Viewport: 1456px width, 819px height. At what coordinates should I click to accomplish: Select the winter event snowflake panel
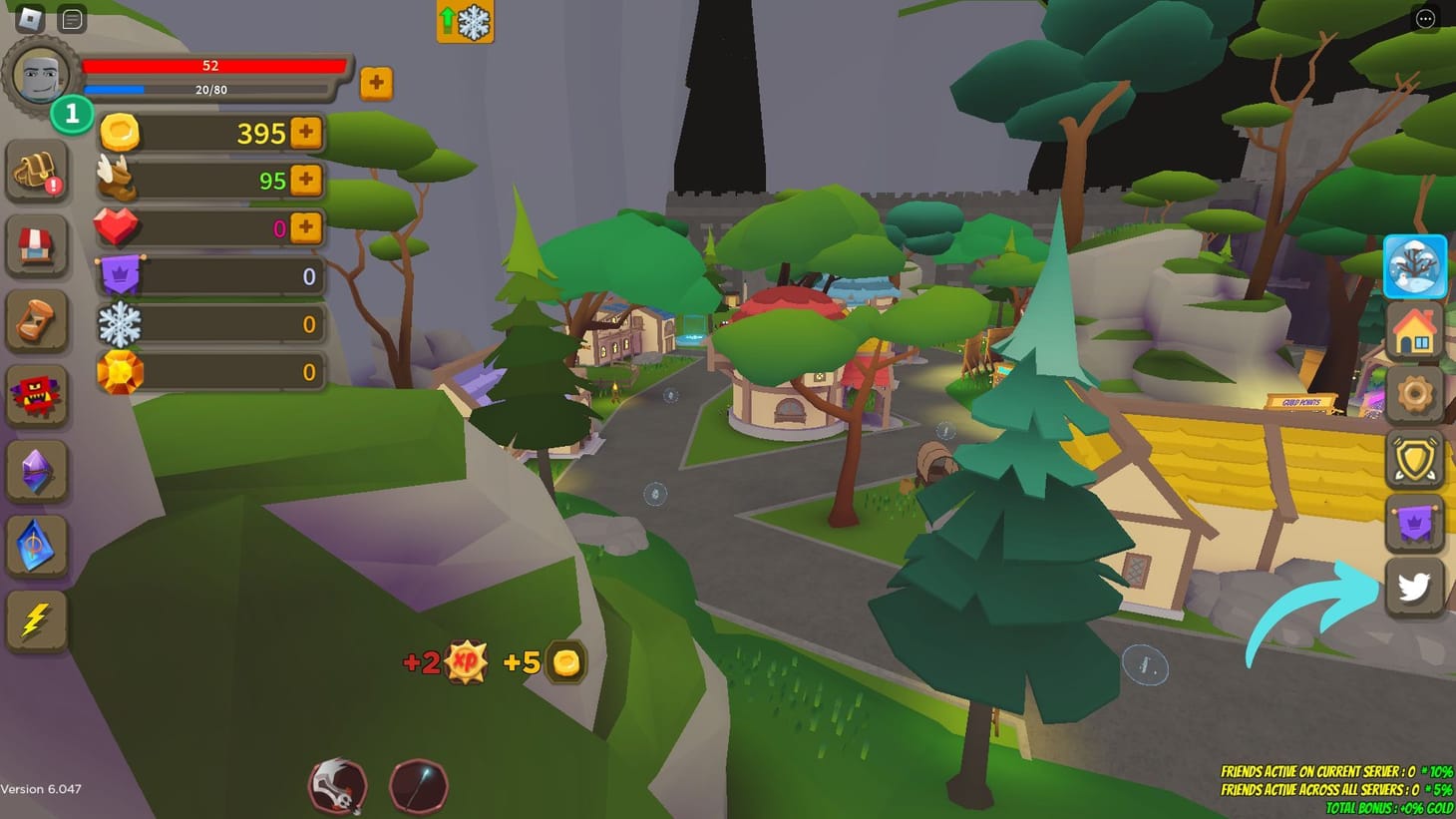1414,266
